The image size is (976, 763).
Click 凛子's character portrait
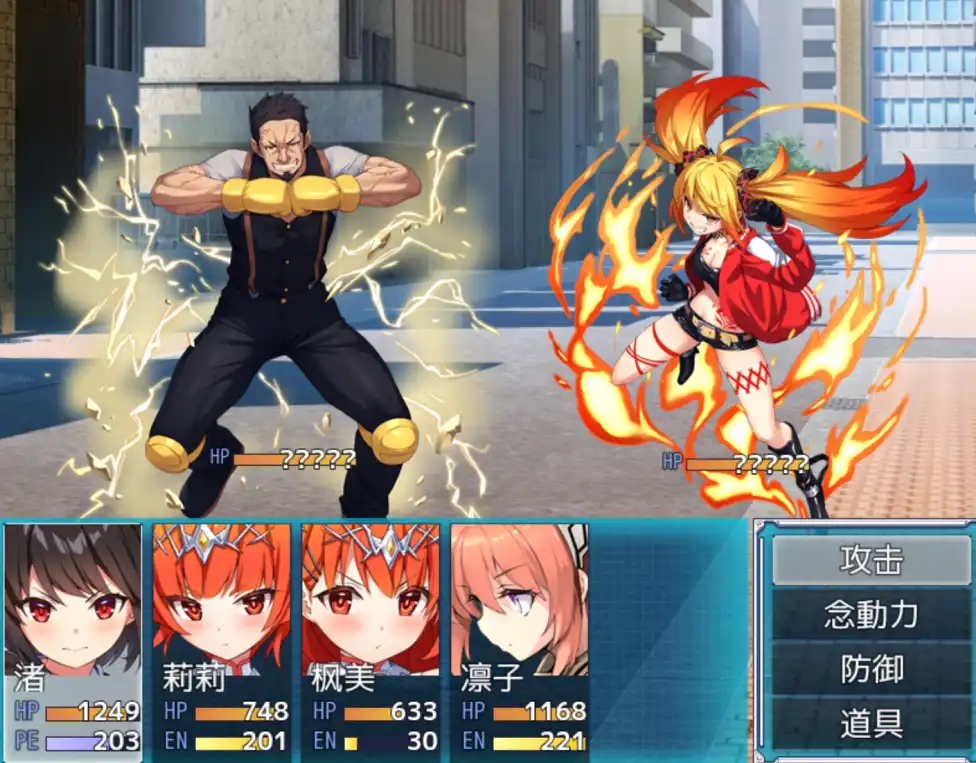coord(519,600)
